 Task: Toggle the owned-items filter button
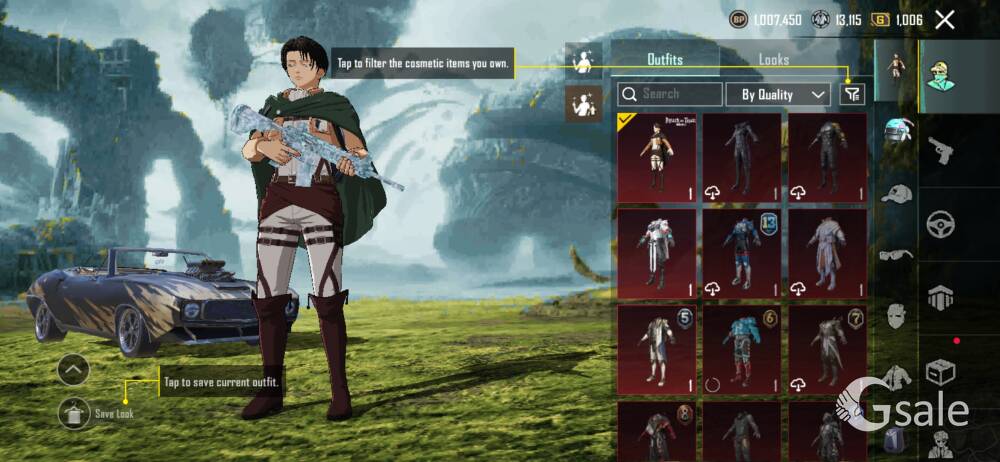pos(851,94)
